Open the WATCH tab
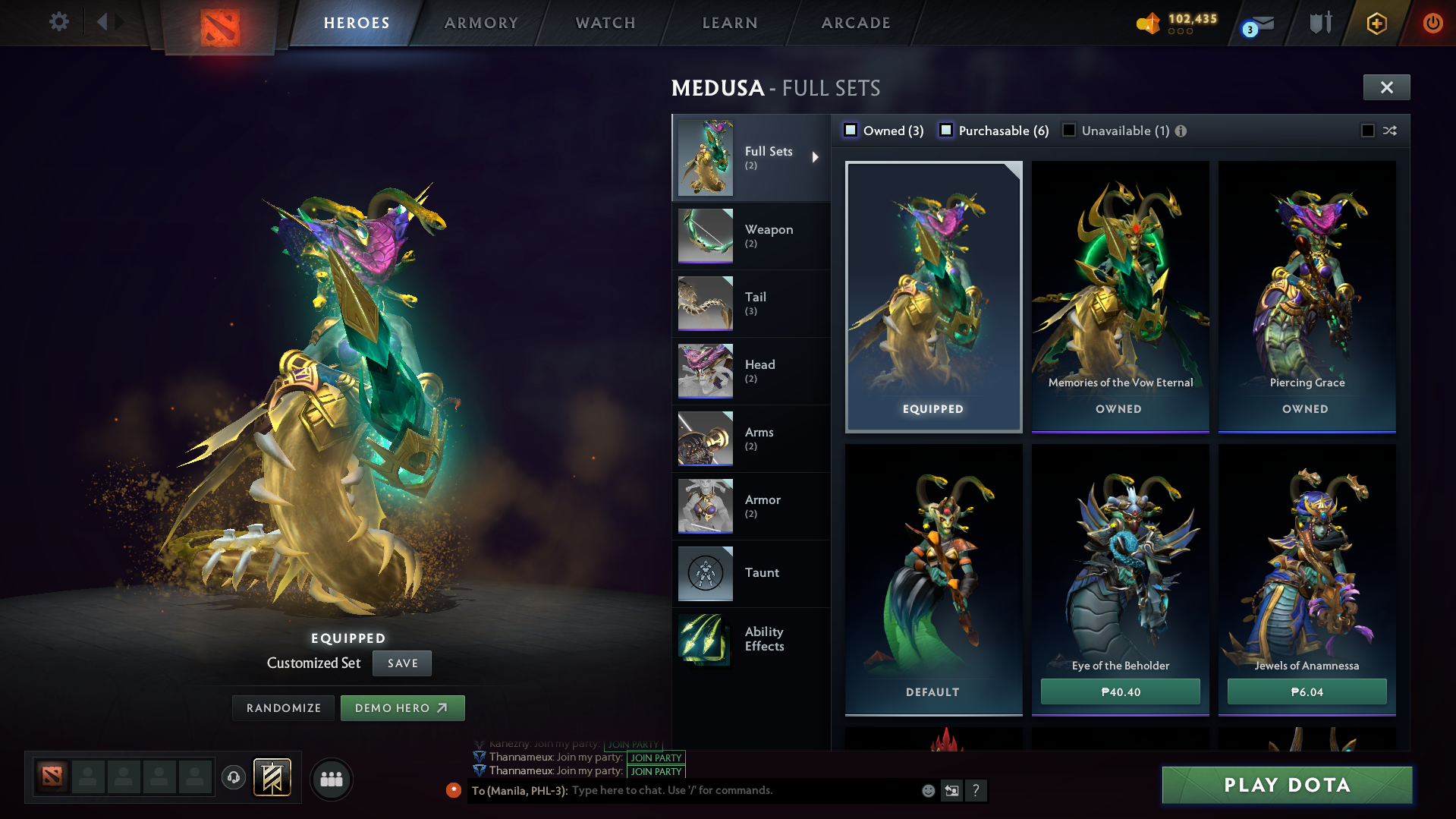 click(605, 23)
